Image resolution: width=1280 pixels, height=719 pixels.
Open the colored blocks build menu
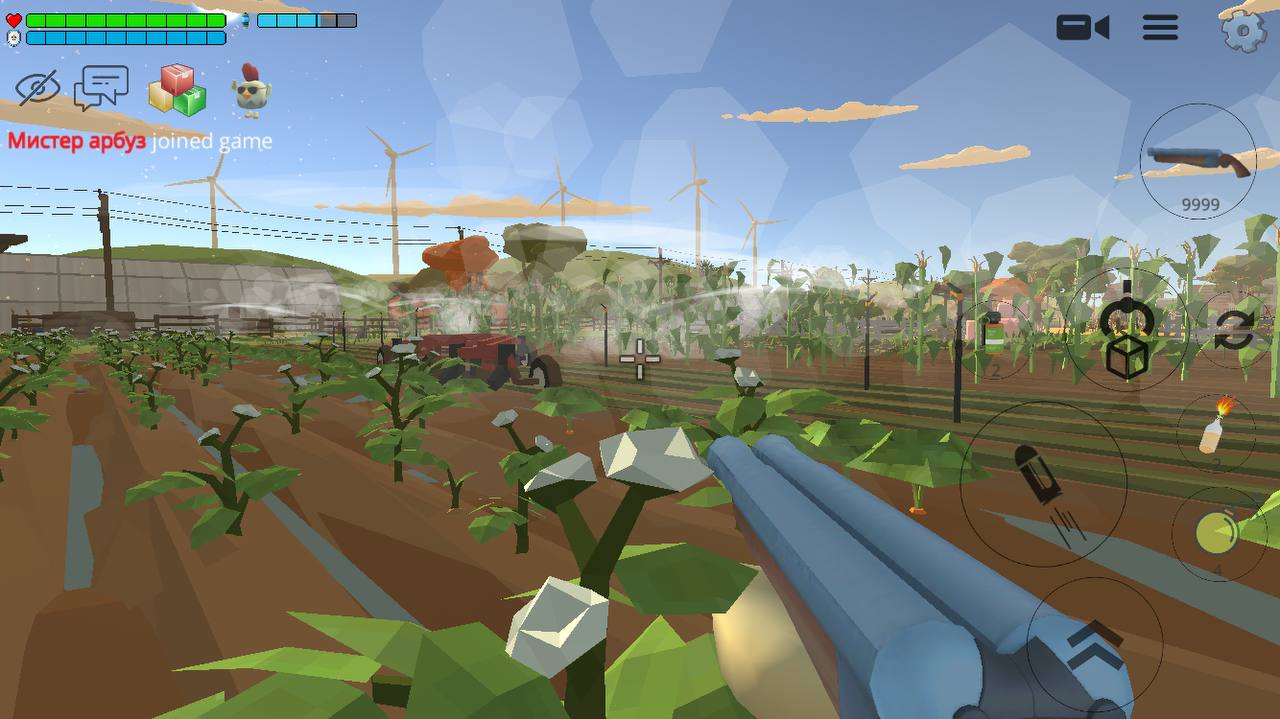177,90
